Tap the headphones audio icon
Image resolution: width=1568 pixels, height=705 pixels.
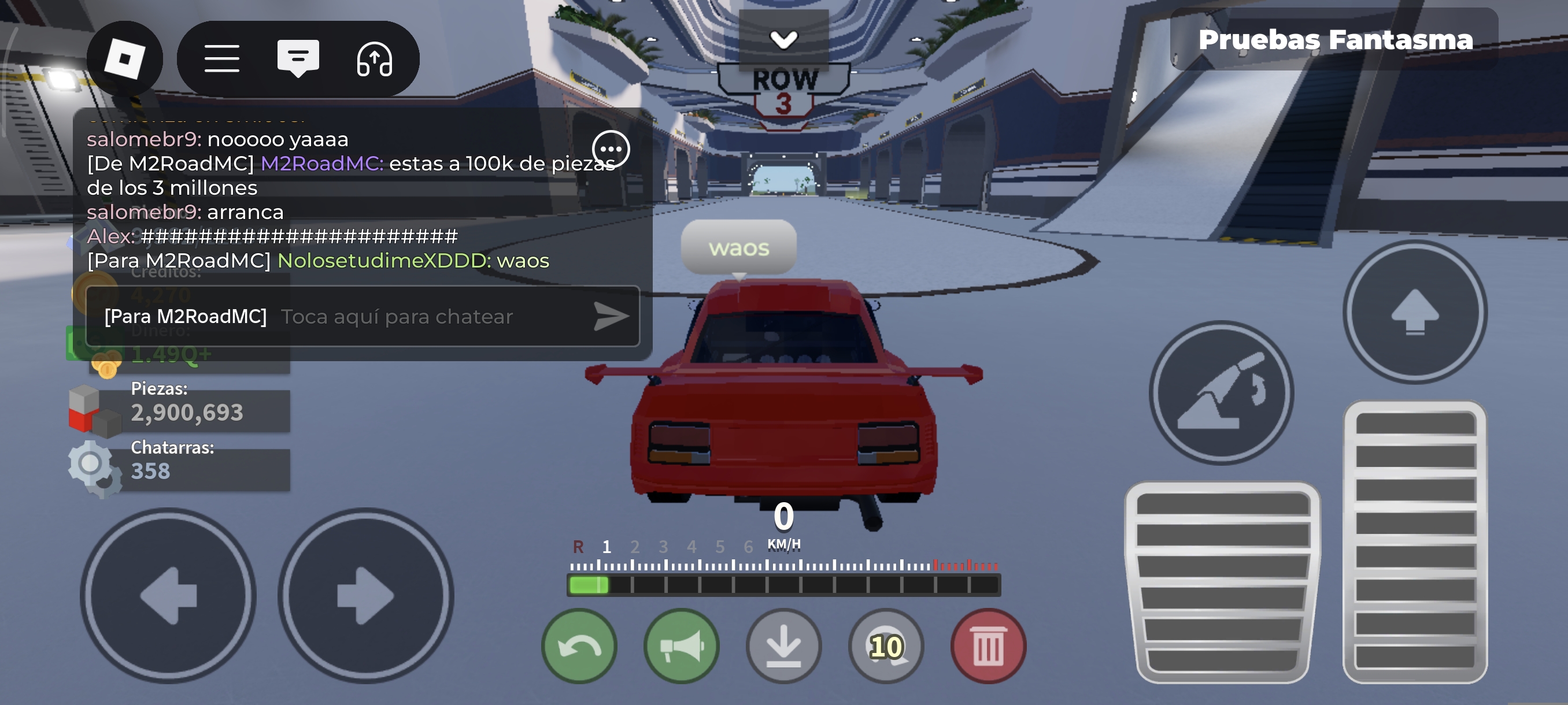click(373, 58)
